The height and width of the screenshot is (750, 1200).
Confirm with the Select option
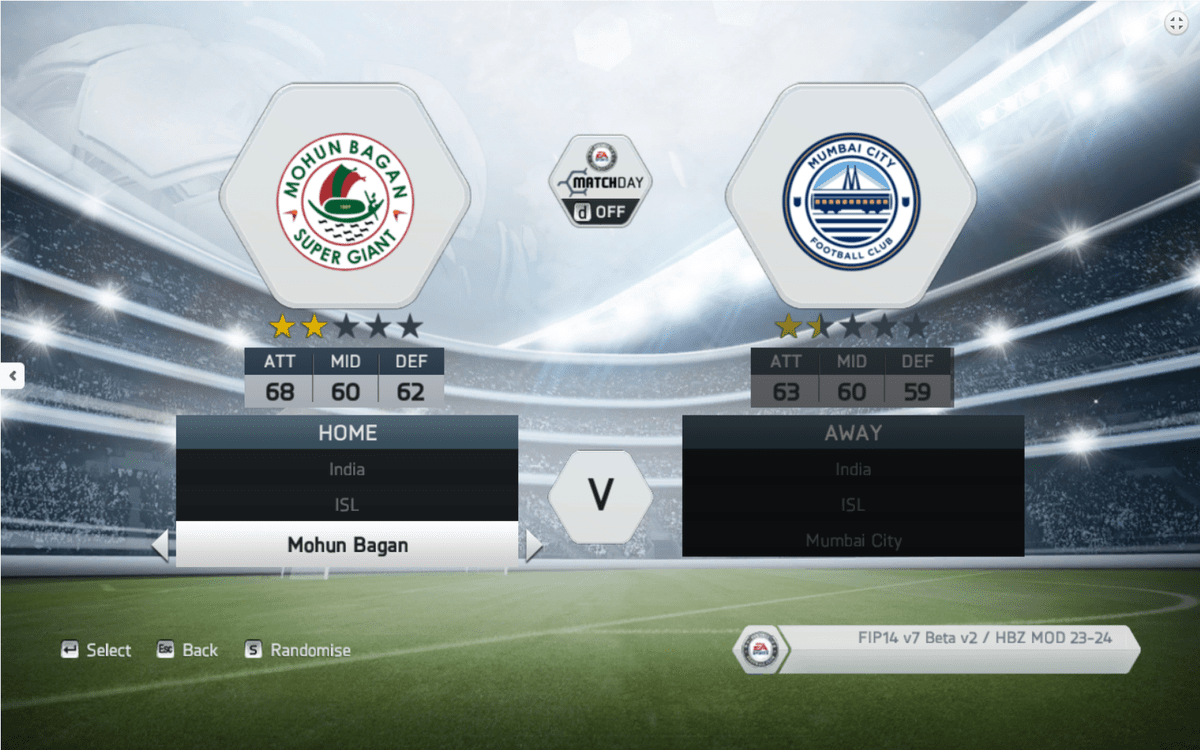pos(96,650)
